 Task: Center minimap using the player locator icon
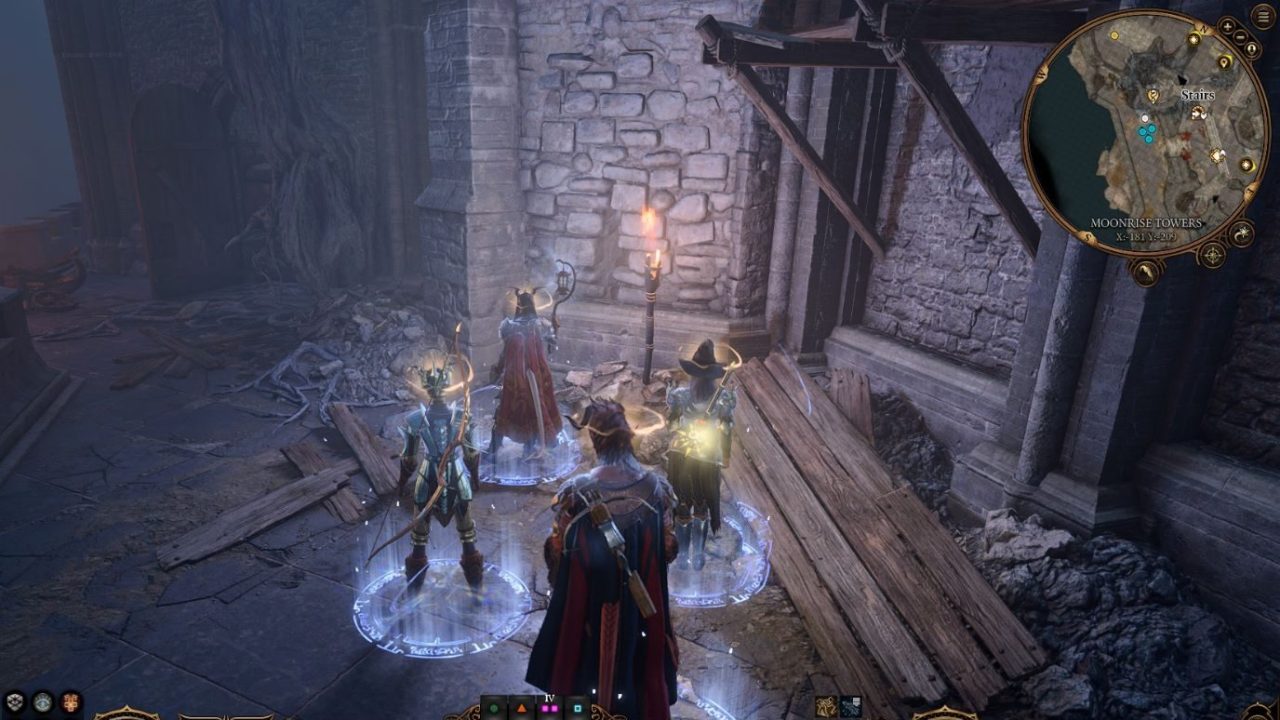click(1252, 47)
